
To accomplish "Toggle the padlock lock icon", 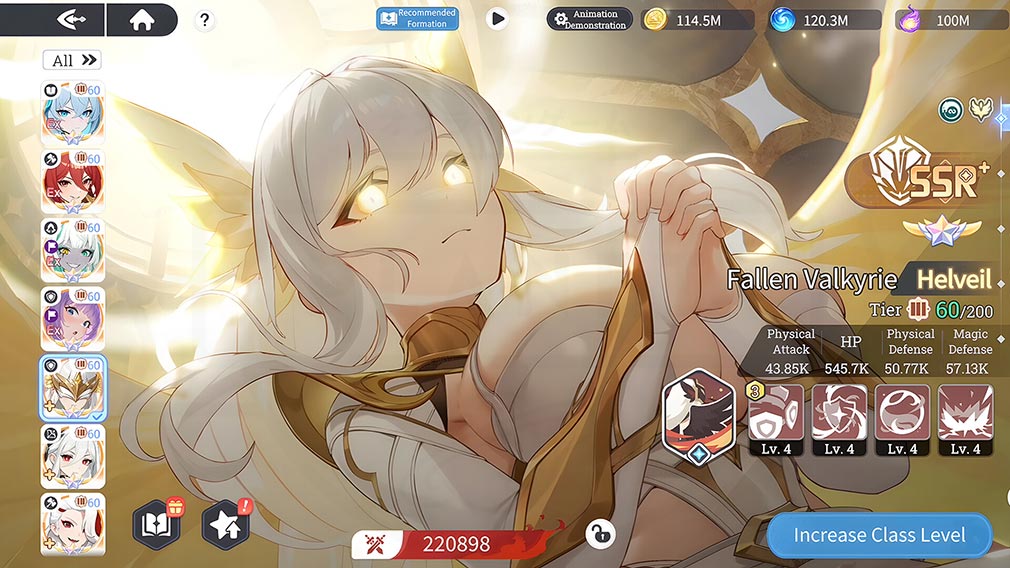I will pos(600,534).
